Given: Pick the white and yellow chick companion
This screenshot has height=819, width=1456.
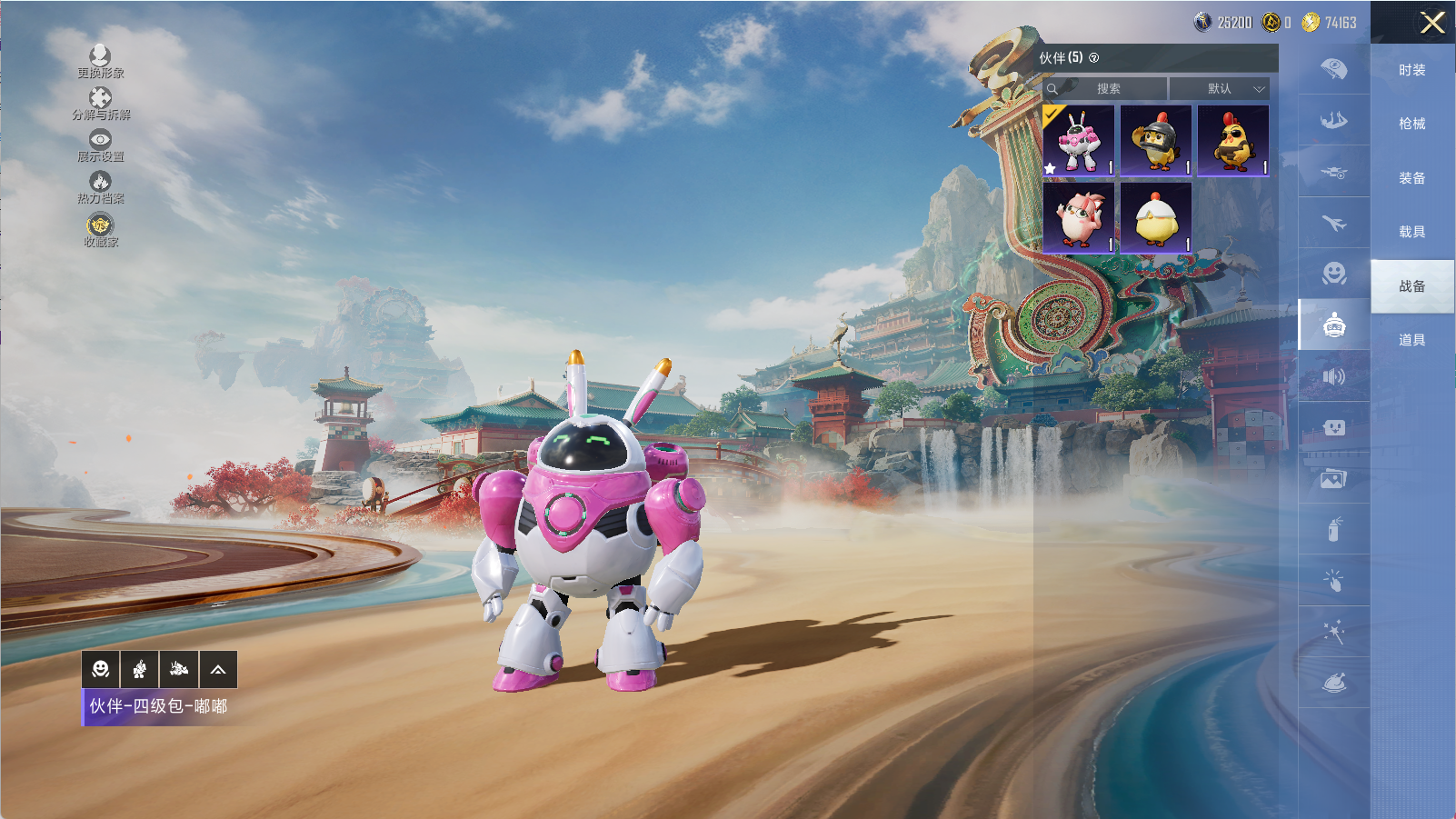Looking at the screenshot, I should click(1156, 217).
